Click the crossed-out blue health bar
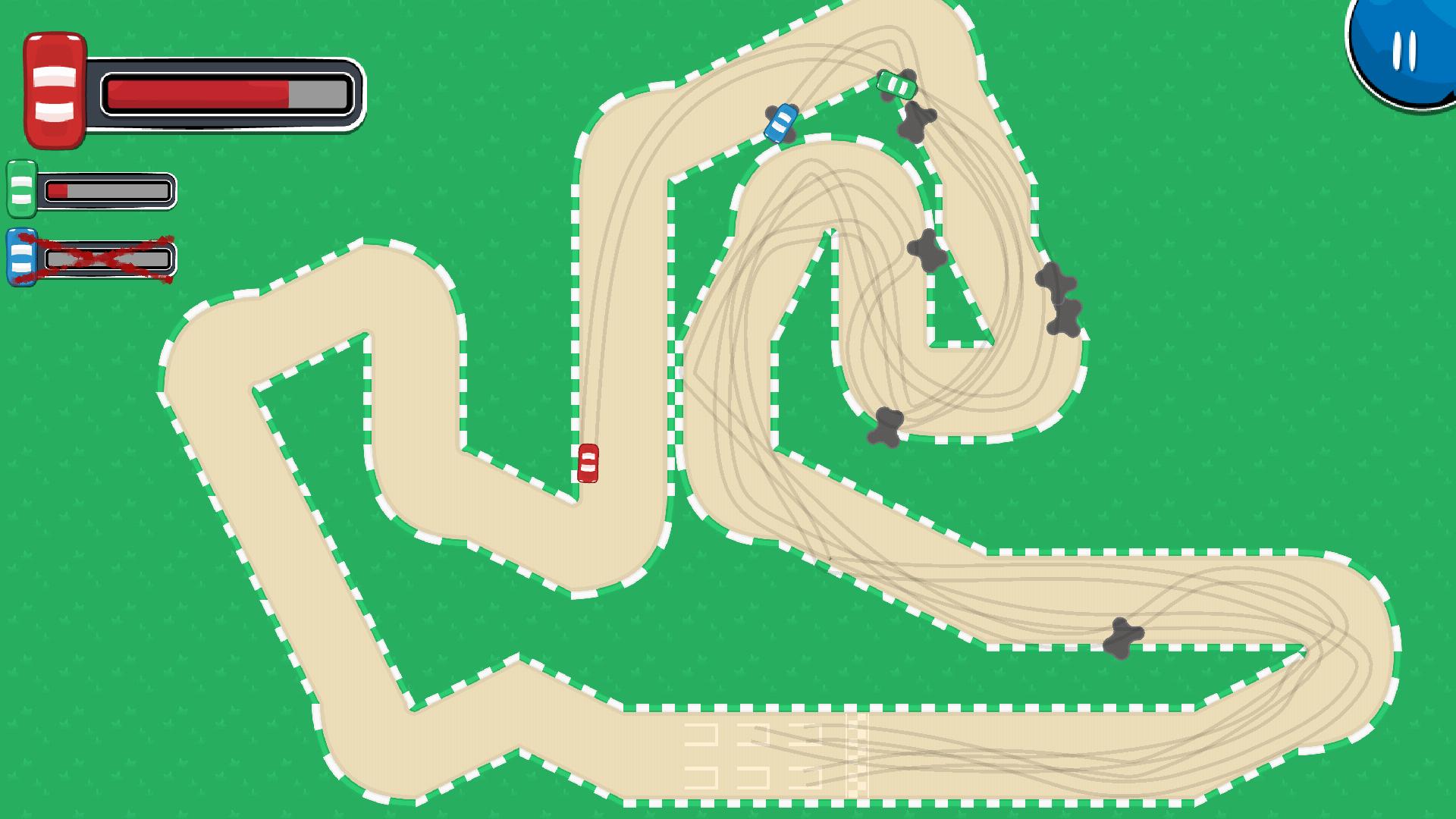 tap(110, 260)
